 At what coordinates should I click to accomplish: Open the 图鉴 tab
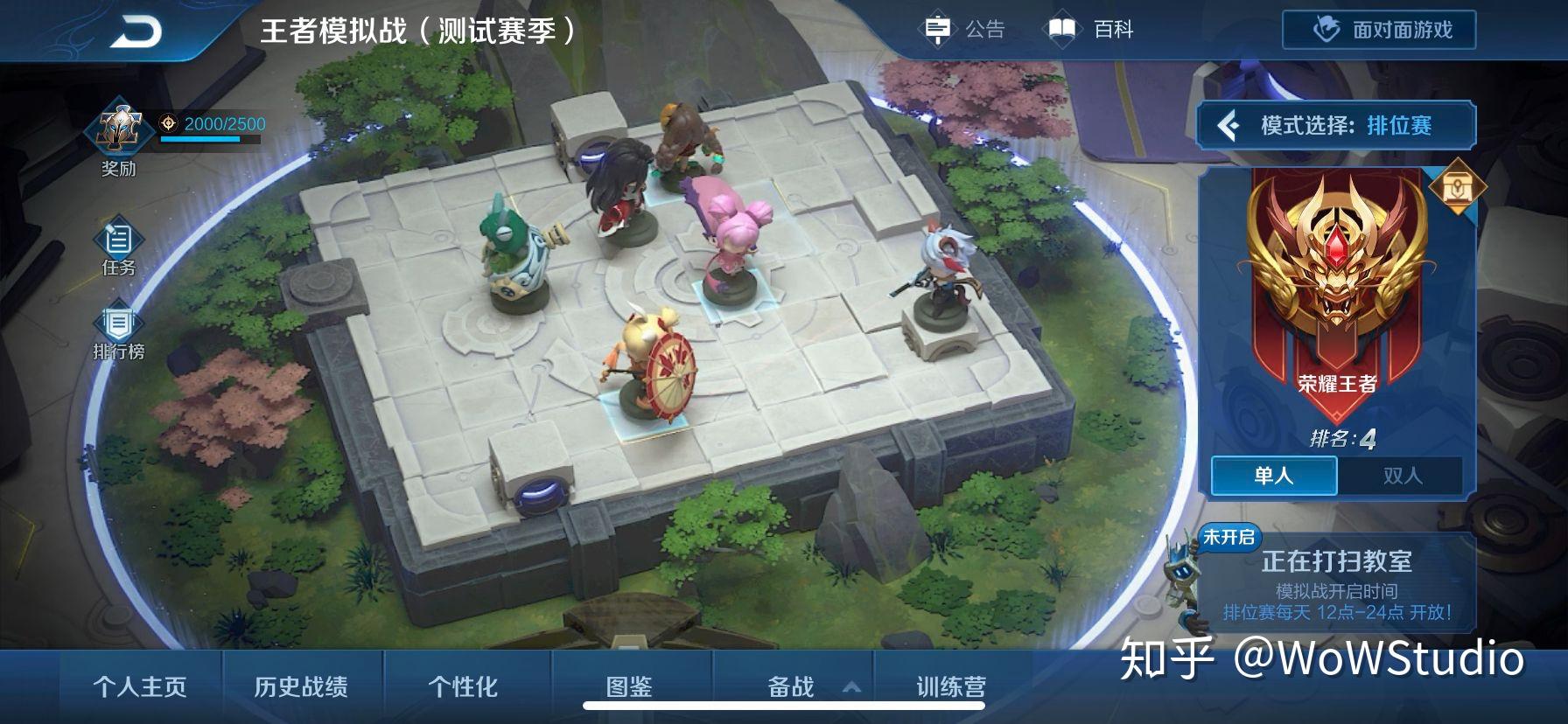click(x=628, y=688)
